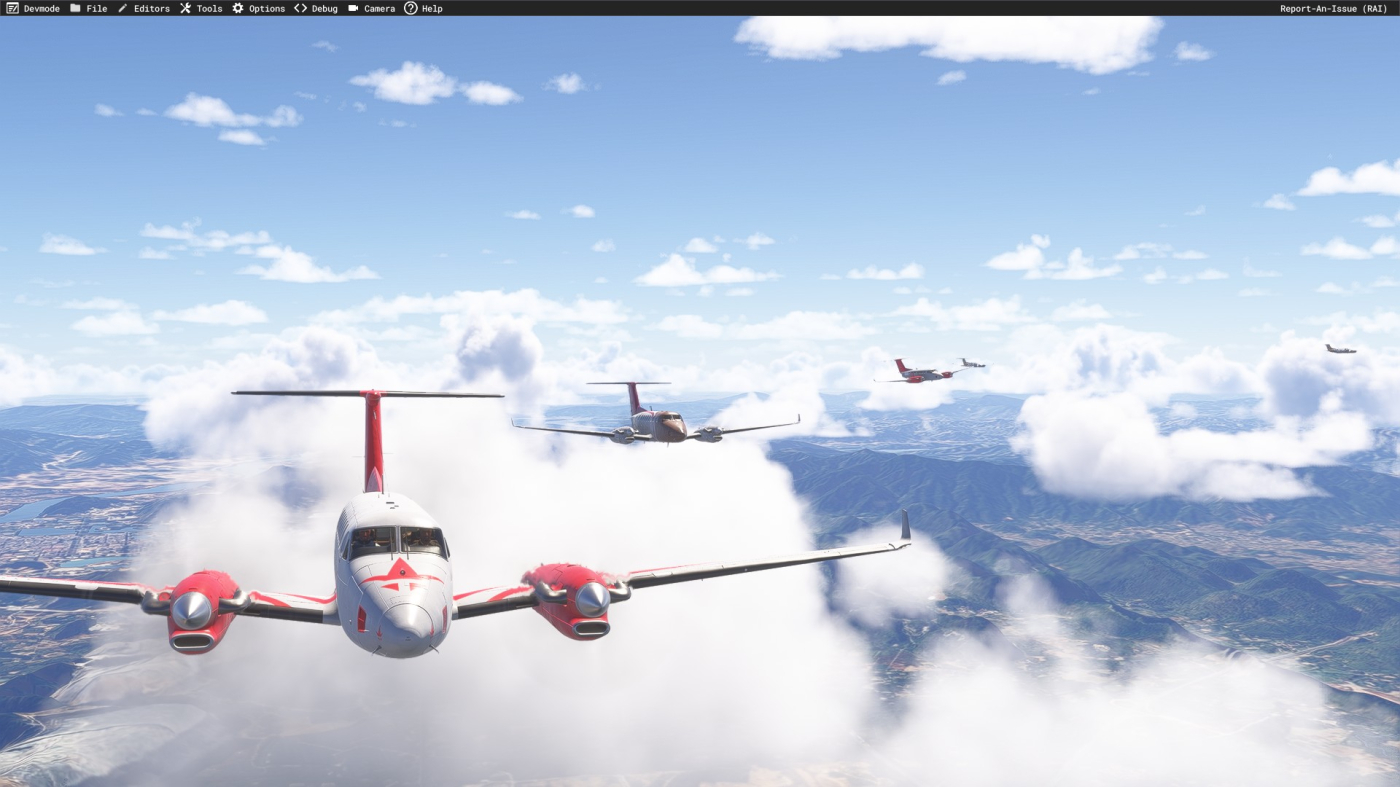1400x787 pixels.
Task: Open the Editors menu
Action: pos(143,8)
